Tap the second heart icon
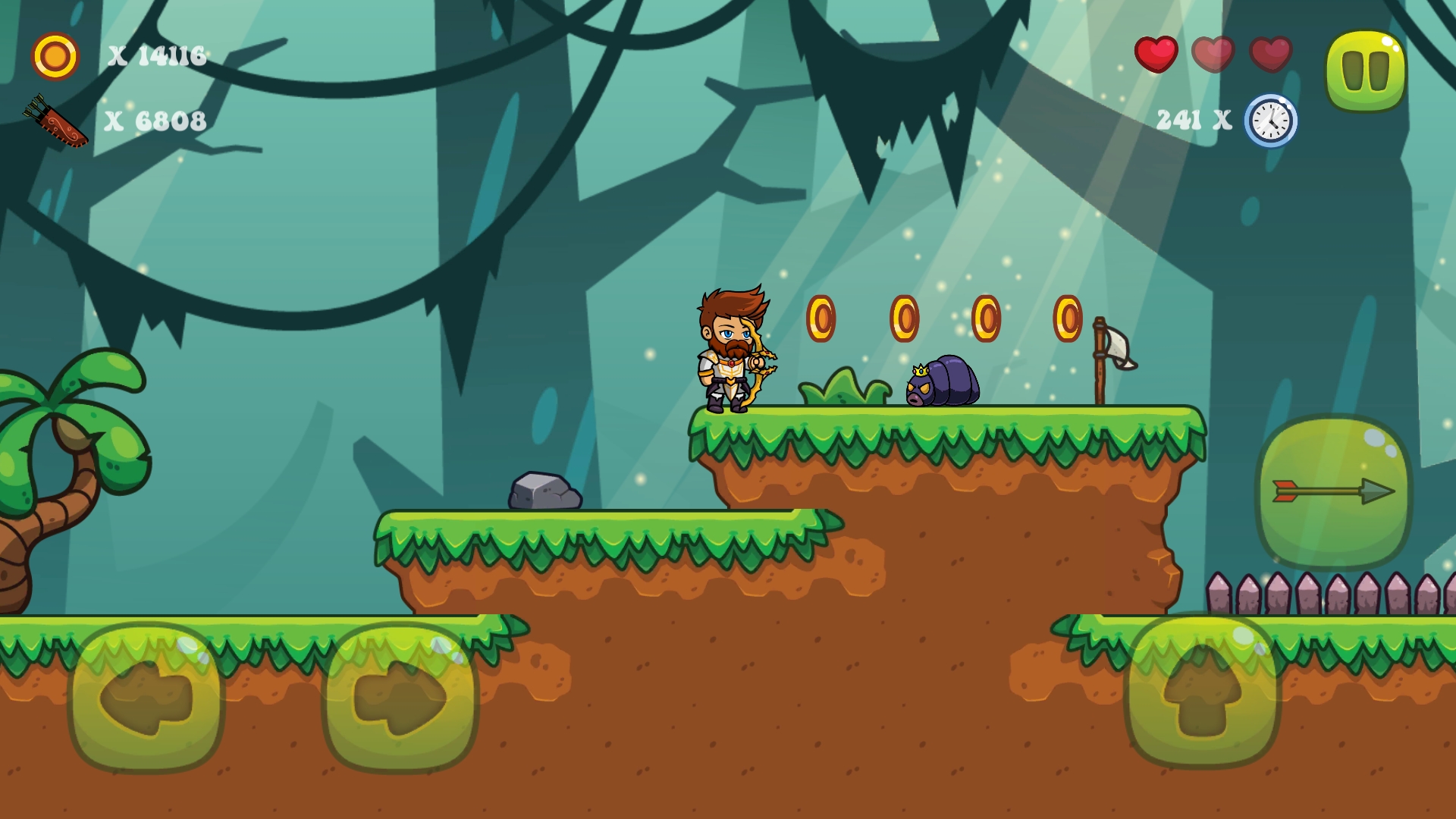The height and width of the screenshot is (819, 1456). 1214,55
